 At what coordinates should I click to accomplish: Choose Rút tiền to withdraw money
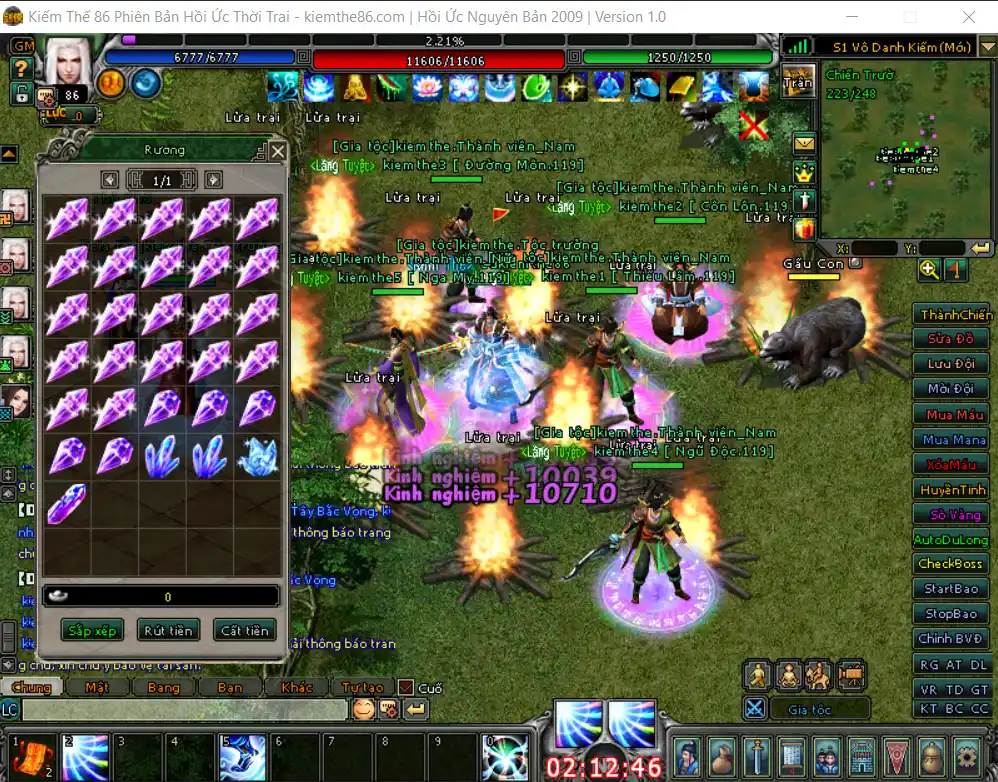coord(168,630)
